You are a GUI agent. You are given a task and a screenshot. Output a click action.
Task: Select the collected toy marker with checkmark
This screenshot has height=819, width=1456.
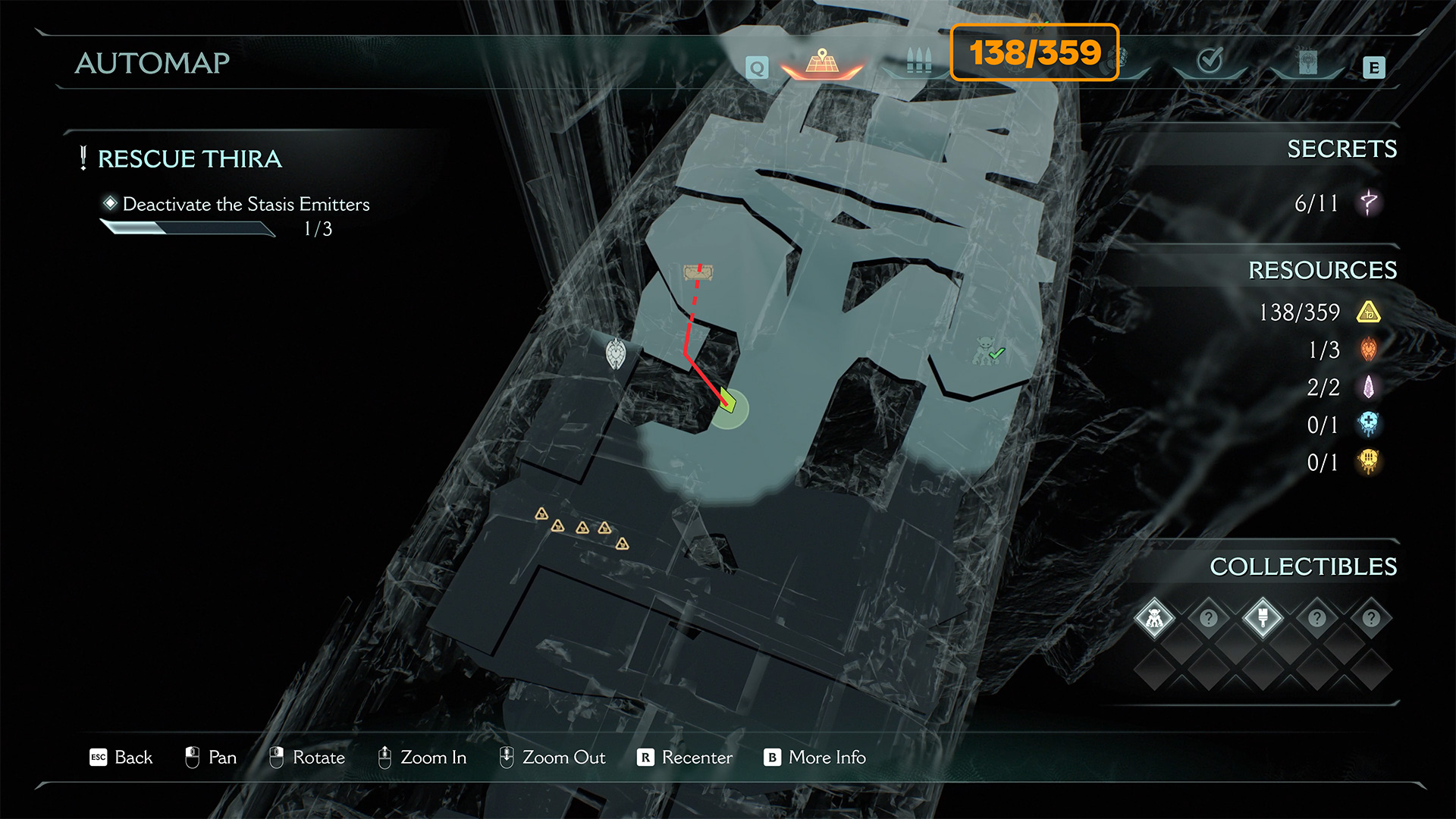pos(988,351)
